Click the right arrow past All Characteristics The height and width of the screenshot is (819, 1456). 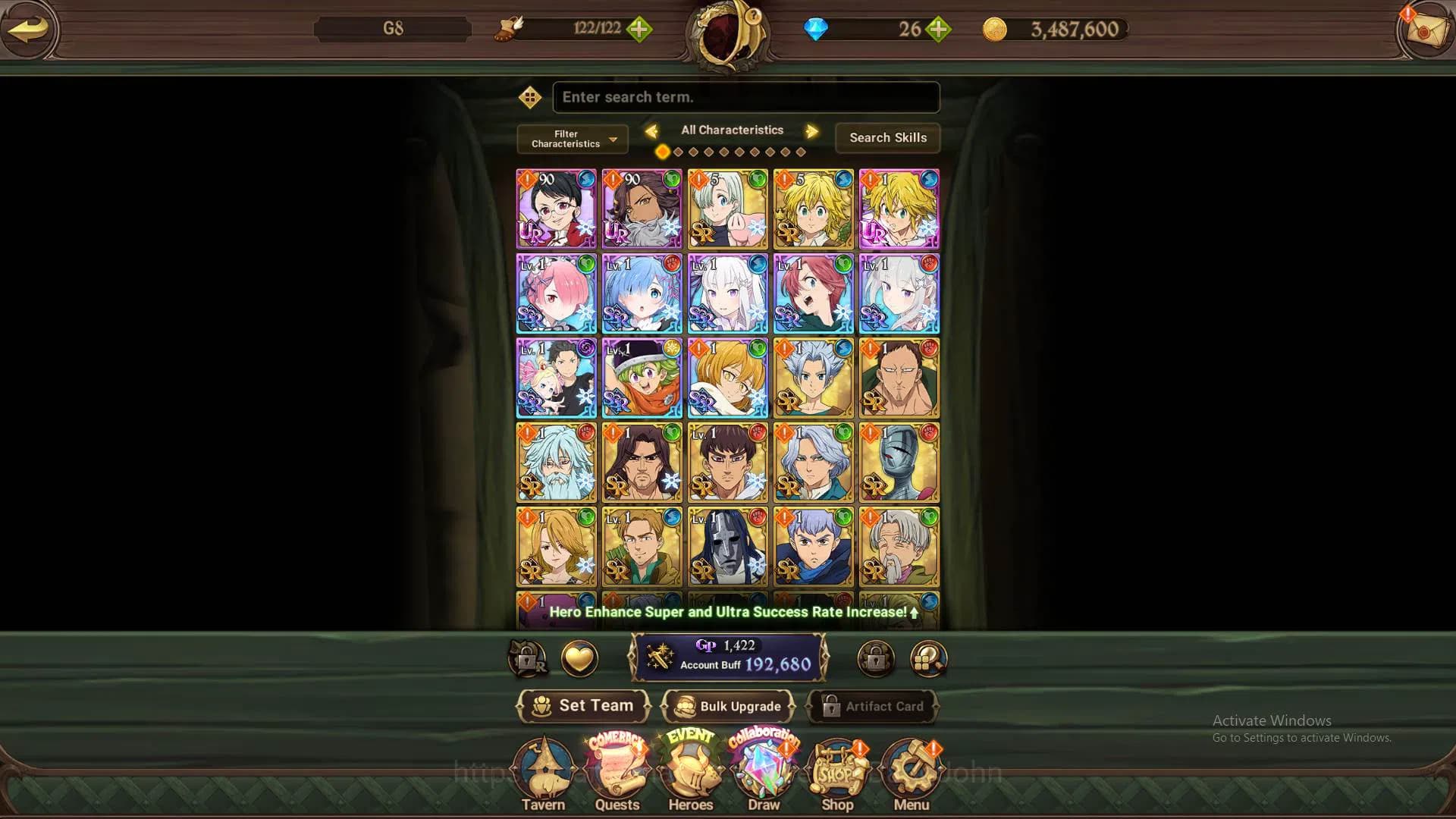[x=811, y=130]
